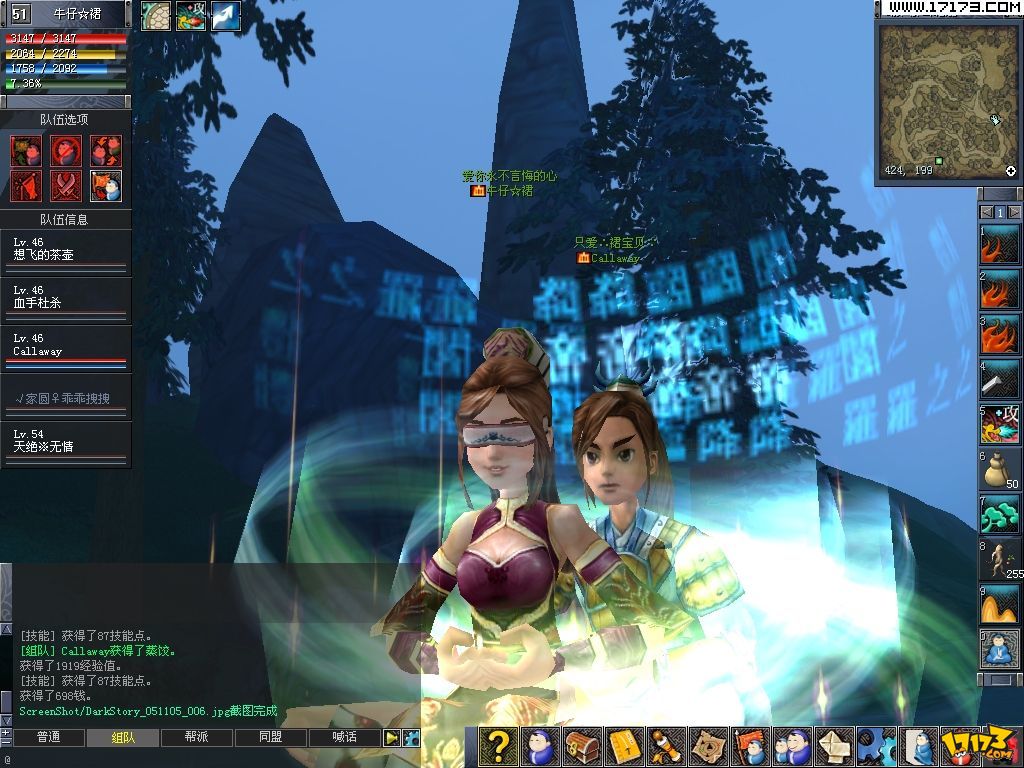Select the 普通 chat channel tab
Image resolution: width=1024 pixels, height=768 pixels.
point(49,738)
